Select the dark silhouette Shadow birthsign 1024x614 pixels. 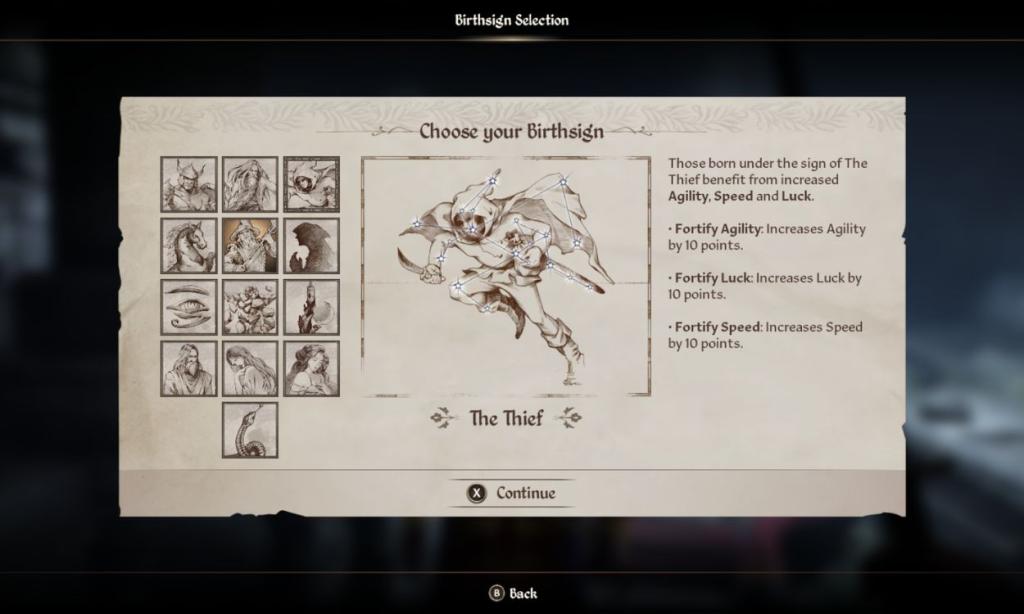tap(311, 246)
